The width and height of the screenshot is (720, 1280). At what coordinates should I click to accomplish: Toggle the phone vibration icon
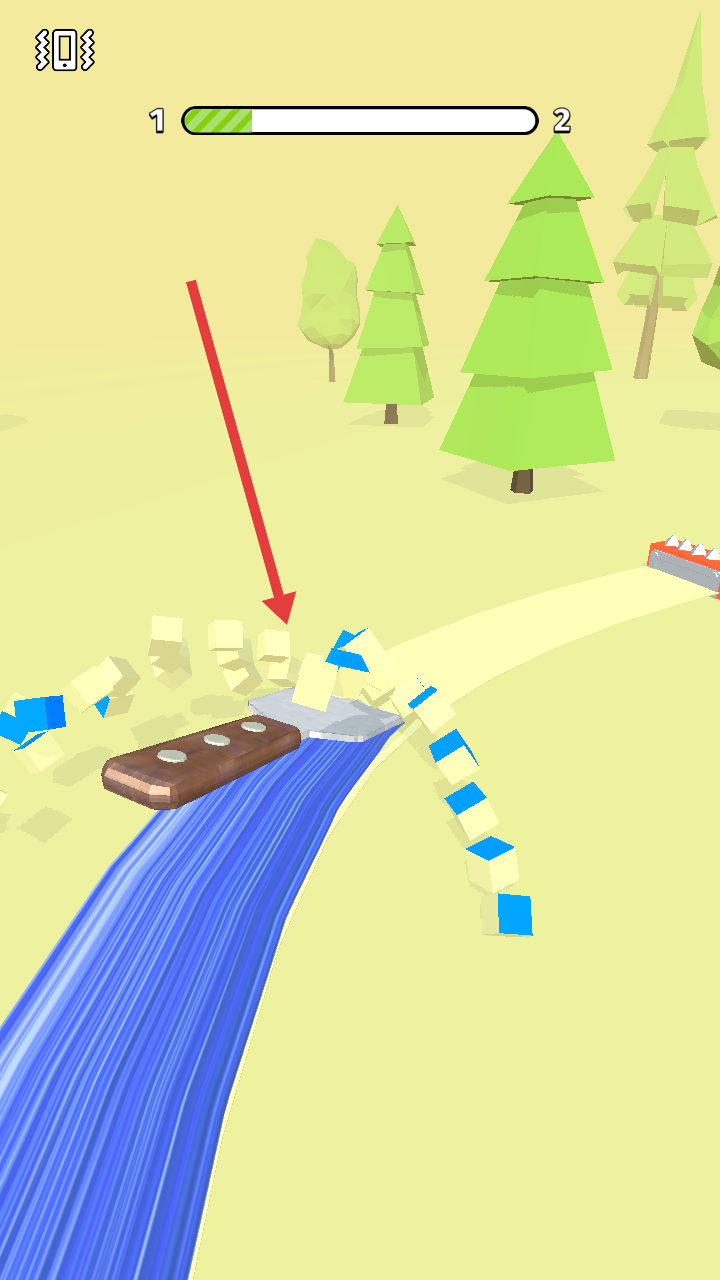coord(64,49)
